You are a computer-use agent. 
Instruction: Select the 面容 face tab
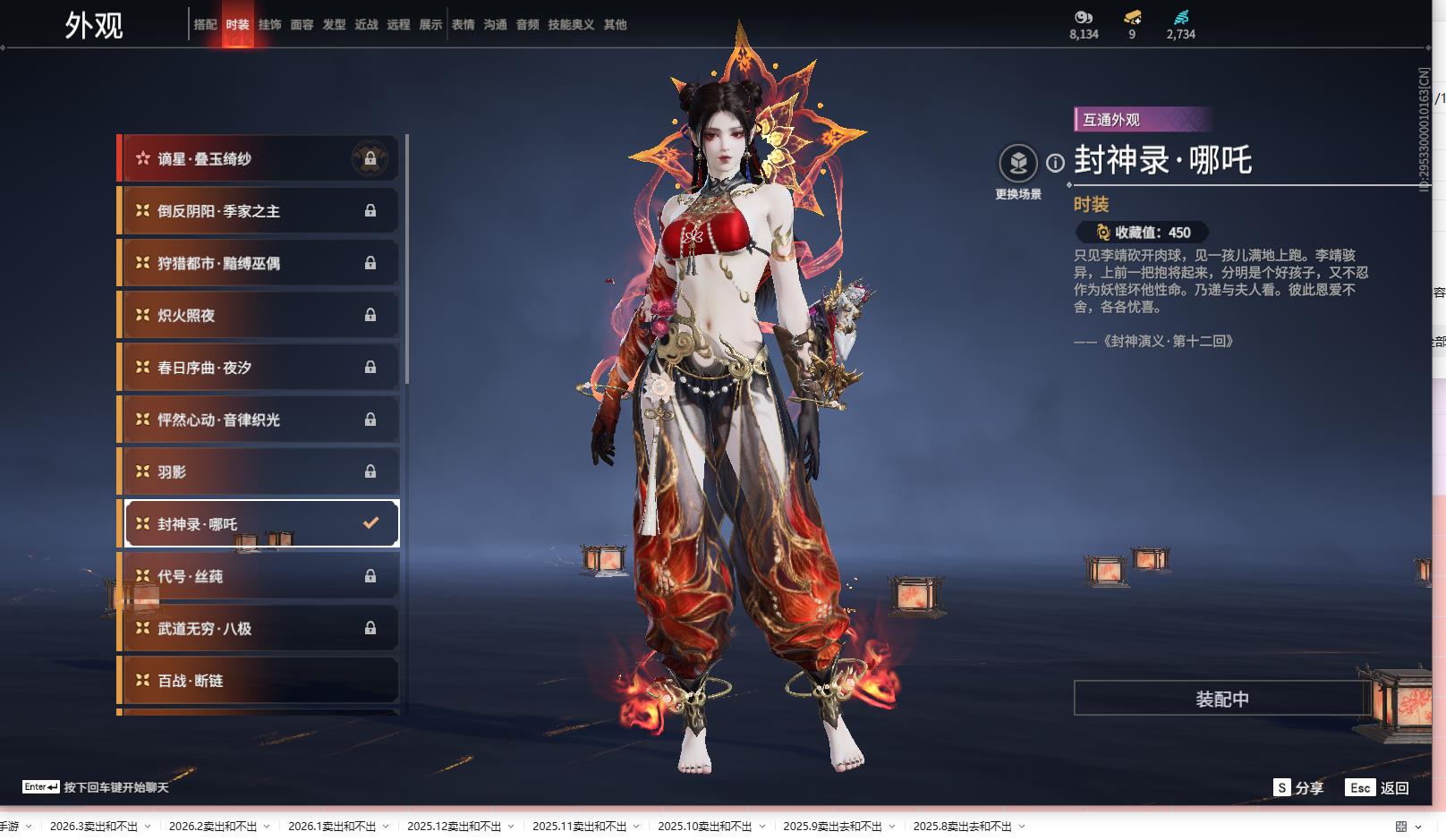click(x=302, y=25)
